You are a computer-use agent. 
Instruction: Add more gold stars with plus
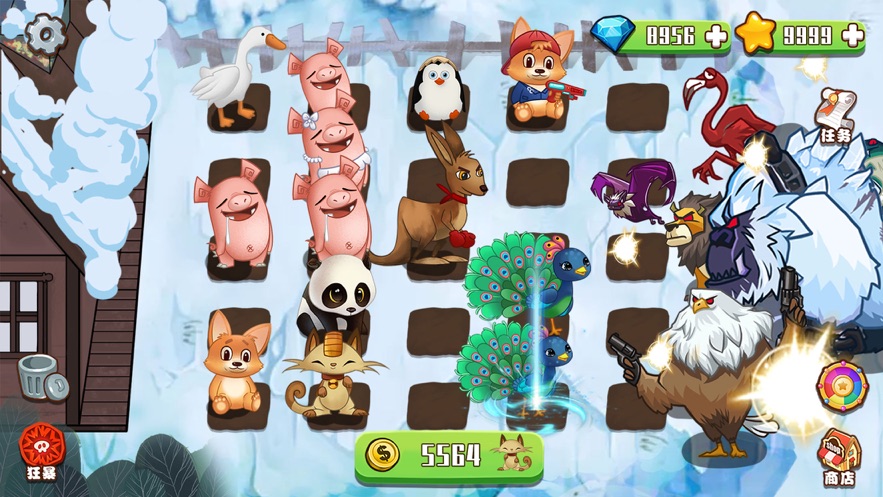coord(852,36)
